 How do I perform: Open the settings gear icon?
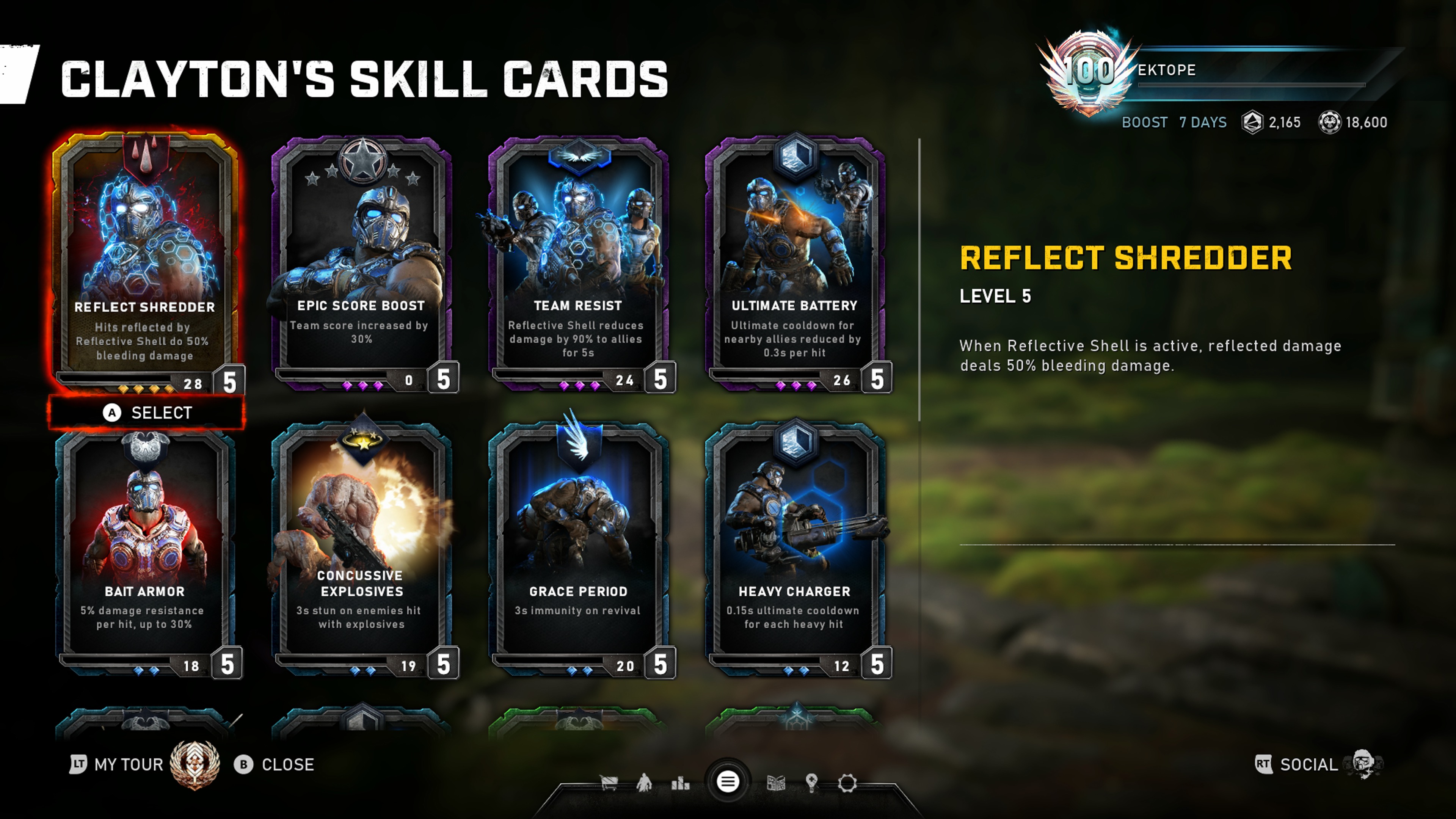point(847,783)
